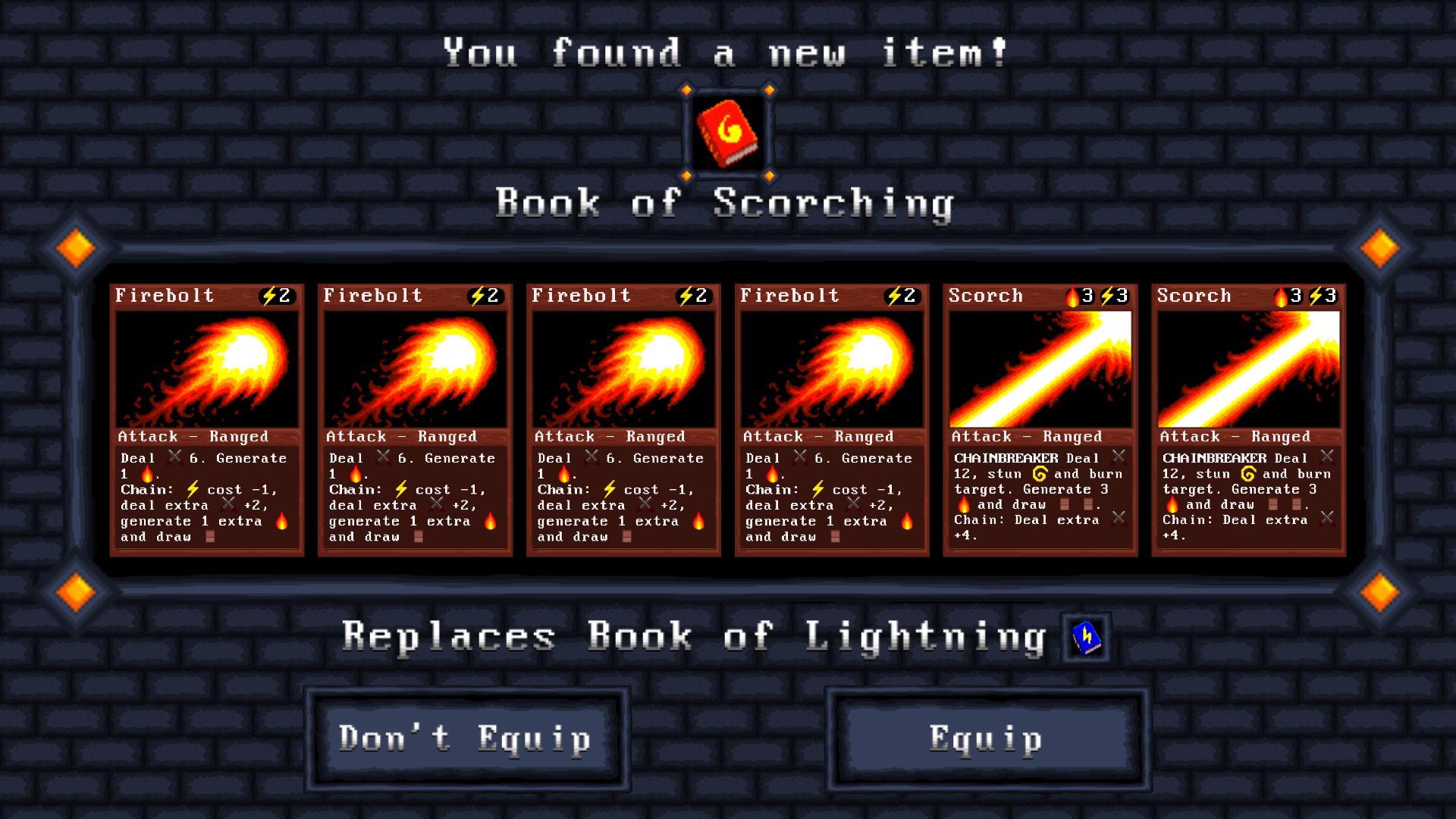Click the Book of Scorching item icon
Viewport: 1456px width, 819px height.
pos(726,134)
